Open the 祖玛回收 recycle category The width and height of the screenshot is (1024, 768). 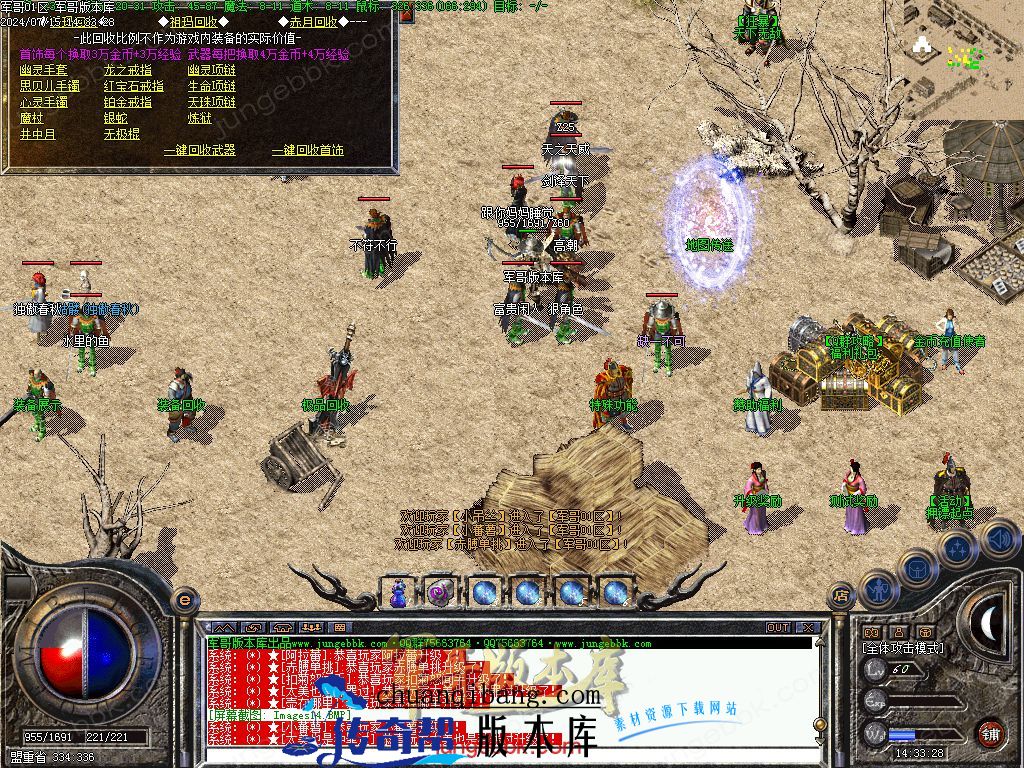coord(194,22)
